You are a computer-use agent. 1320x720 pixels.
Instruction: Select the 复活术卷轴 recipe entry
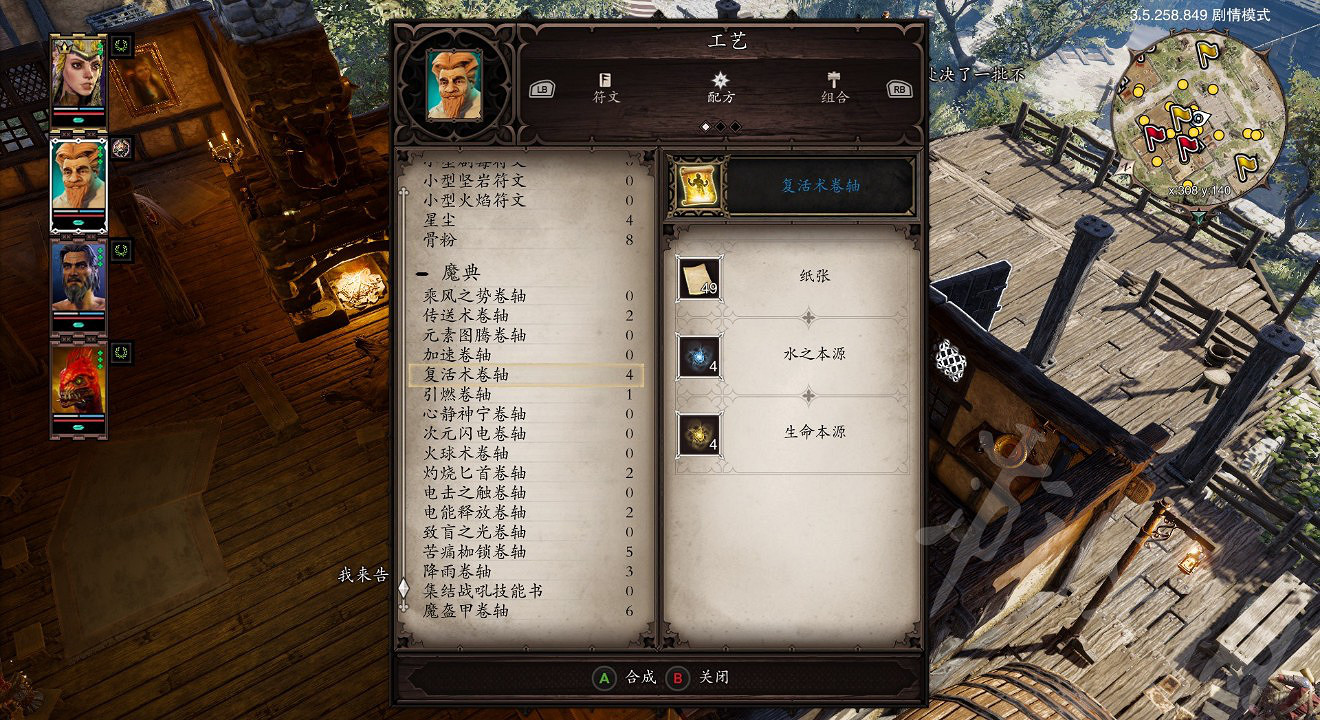(465, 373)
